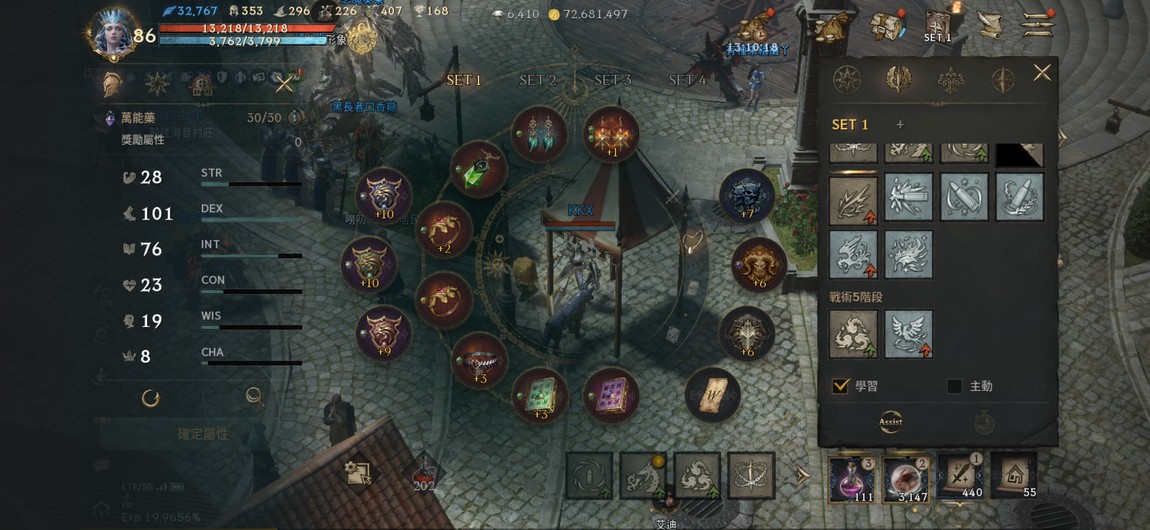The width and height of the screenshot is (1150, 530).
Task: Click the 確定屬性 confirm button
Action: point(202,434)
